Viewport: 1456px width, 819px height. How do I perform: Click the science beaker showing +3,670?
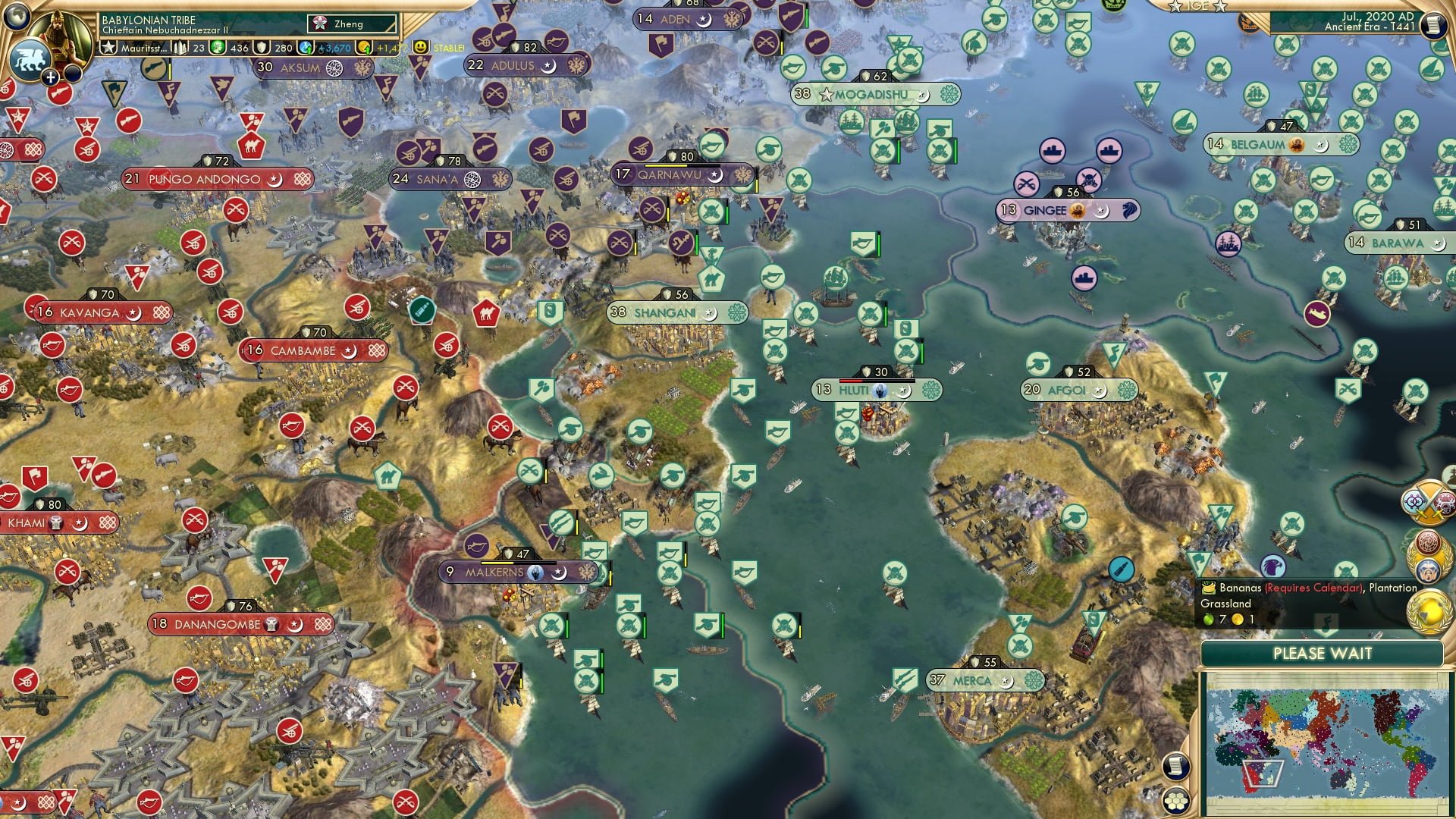304,46
